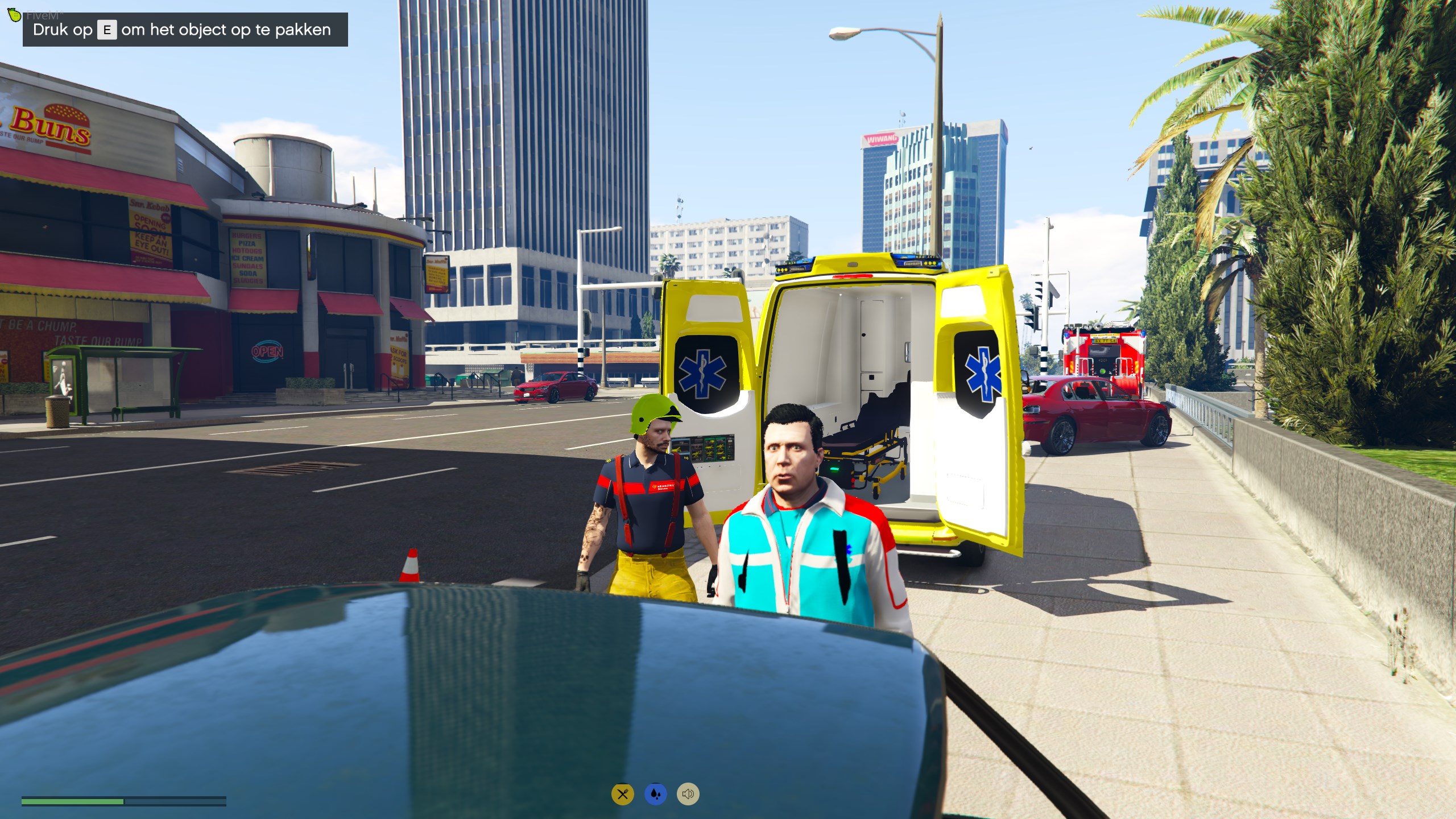Image resolution: width=1456 pixels, height=819 pixels.
Task: Toggle the voice speaker icon
Action: 688,794
